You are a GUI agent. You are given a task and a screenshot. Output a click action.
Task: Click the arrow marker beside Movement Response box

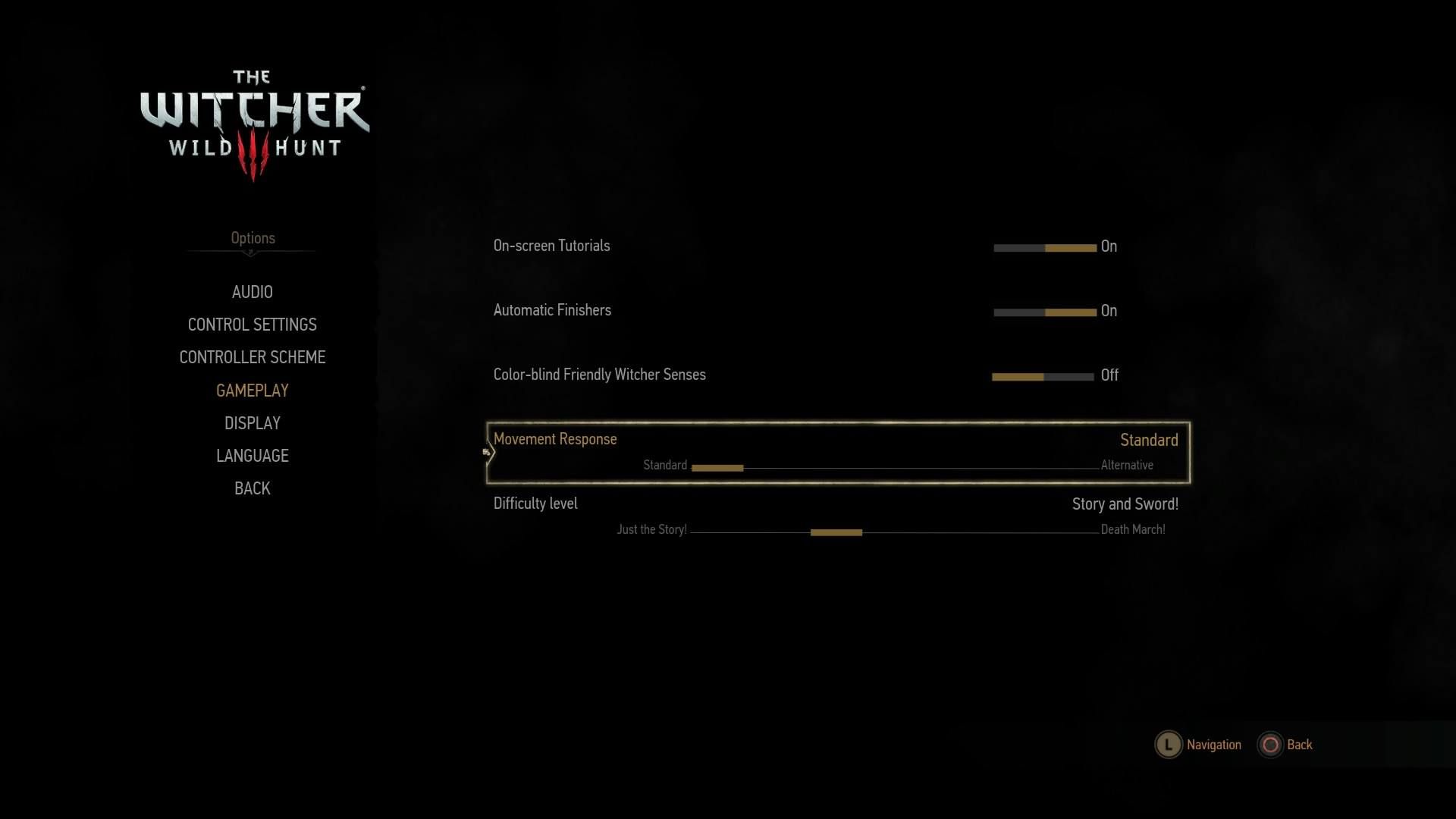tap(488, 450)
